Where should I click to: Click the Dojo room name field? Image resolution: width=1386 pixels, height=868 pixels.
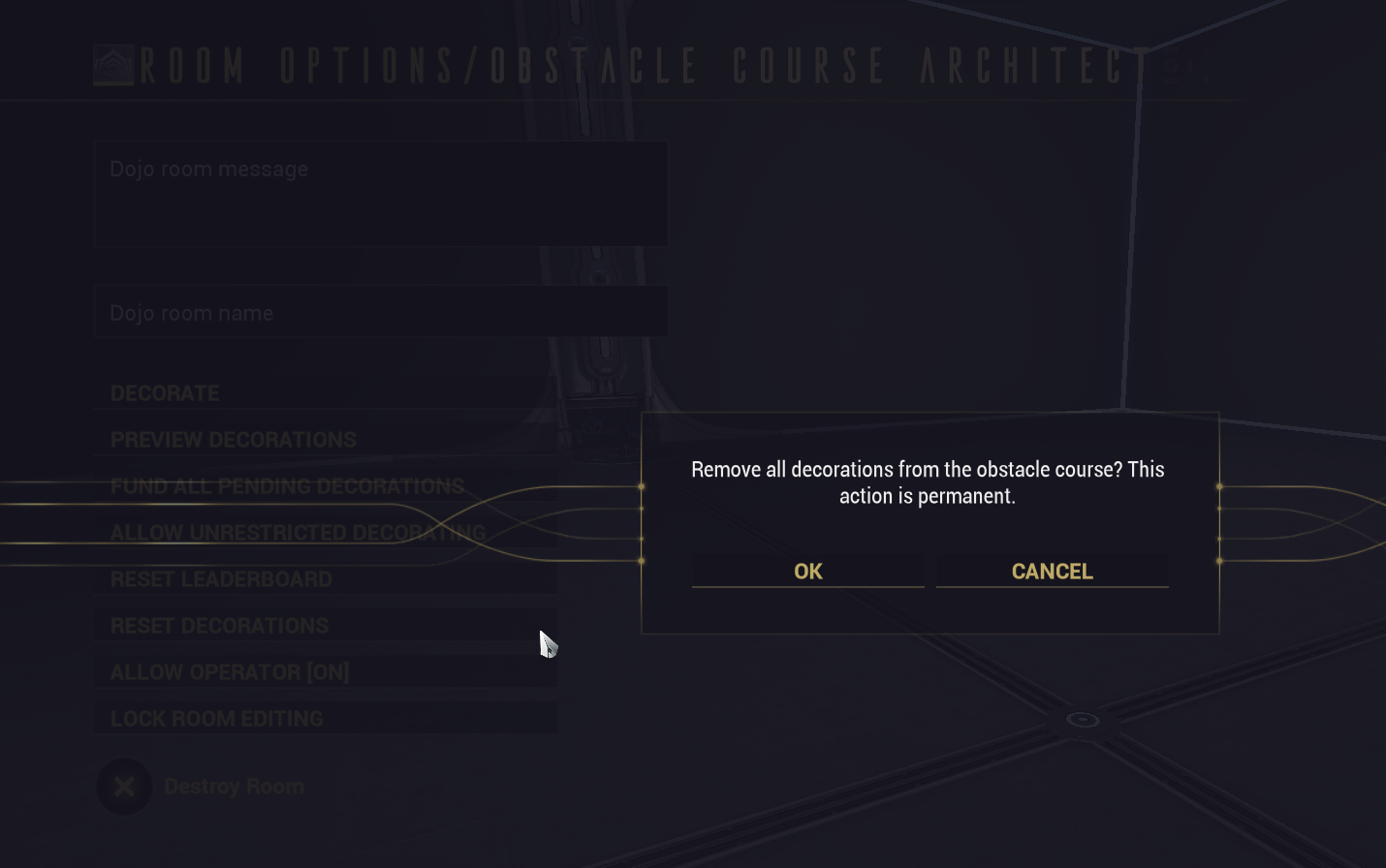(381, 312)
